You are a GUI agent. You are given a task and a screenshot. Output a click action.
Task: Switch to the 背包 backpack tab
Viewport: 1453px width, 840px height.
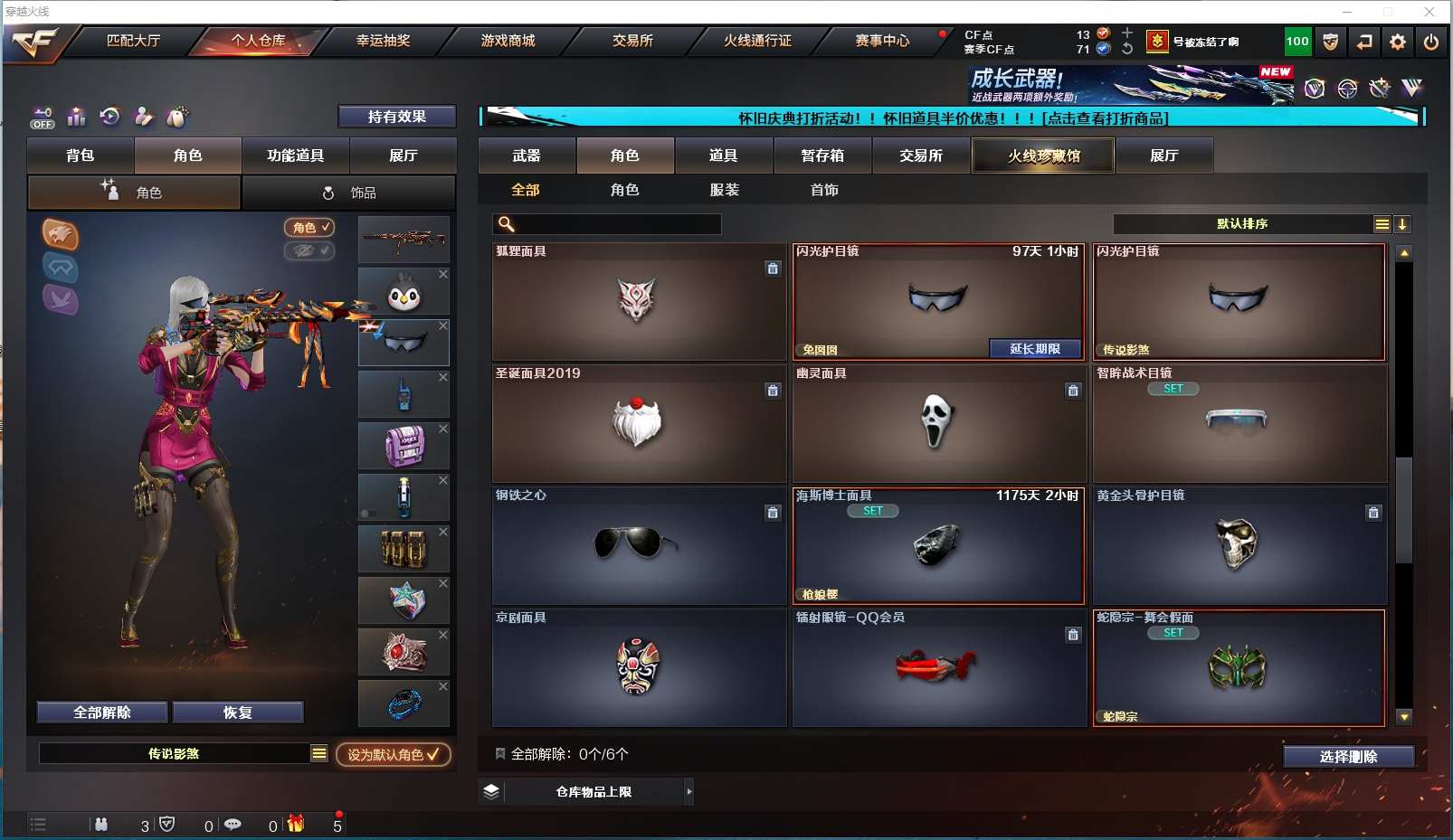click(x=81, y=156)
